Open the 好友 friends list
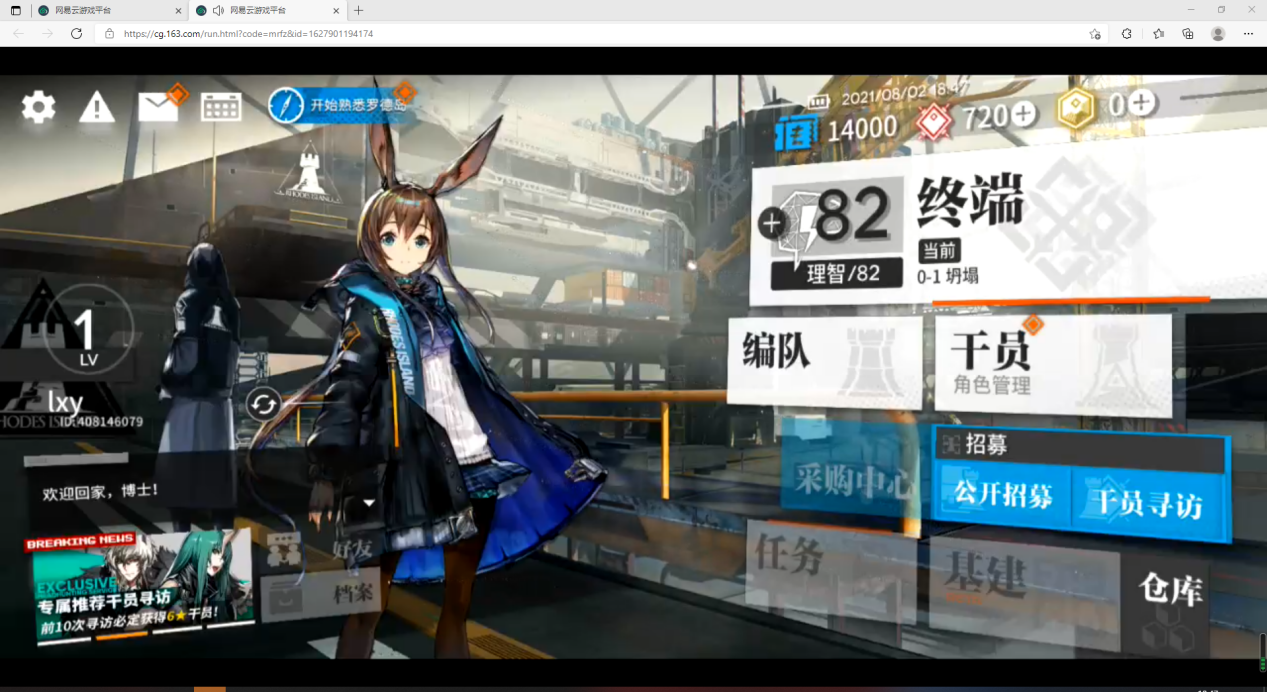 coord(330,547)
